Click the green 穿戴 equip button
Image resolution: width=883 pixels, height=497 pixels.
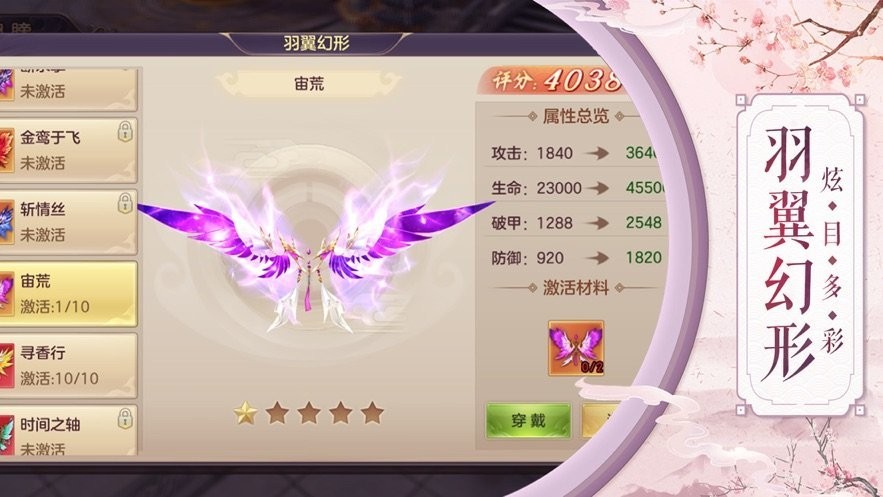point(528,421)
